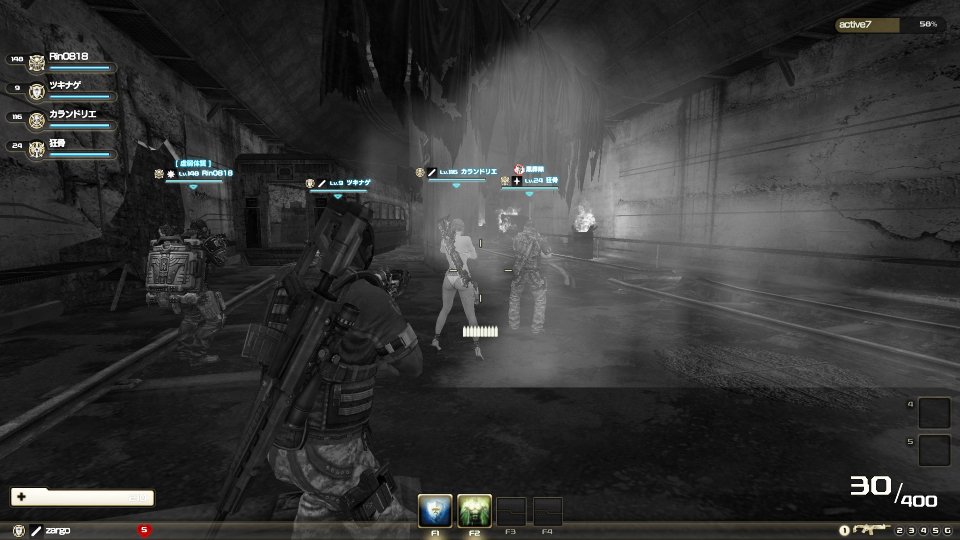Click the empty item slot labeled 5
The height and width of the screenshot is (540, 960).
coord(934,449)
